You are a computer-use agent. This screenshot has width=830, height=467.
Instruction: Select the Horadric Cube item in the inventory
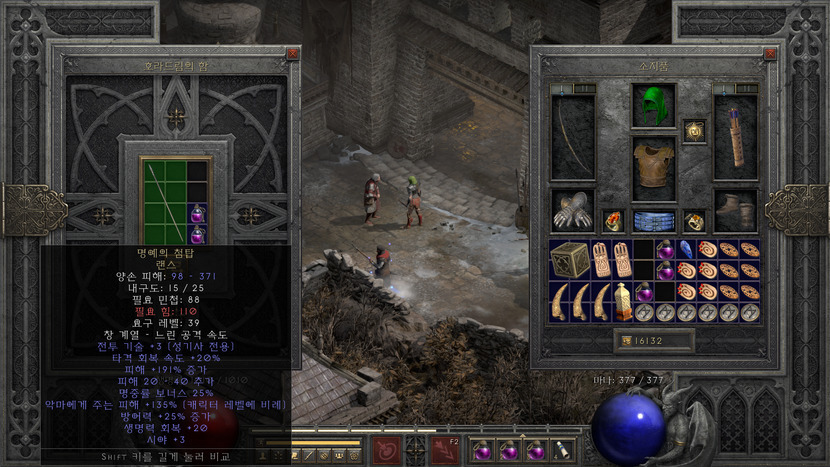(570, 259)
